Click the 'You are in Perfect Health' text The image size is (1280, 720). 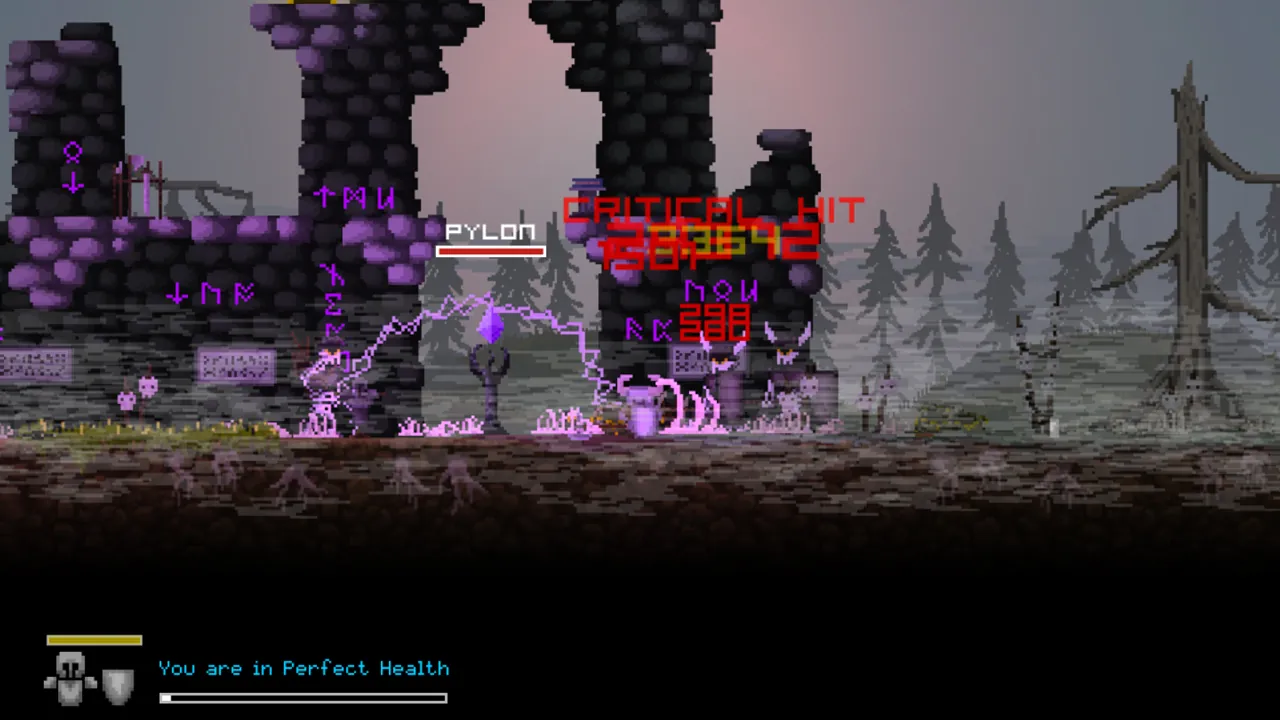pos(303,669)
